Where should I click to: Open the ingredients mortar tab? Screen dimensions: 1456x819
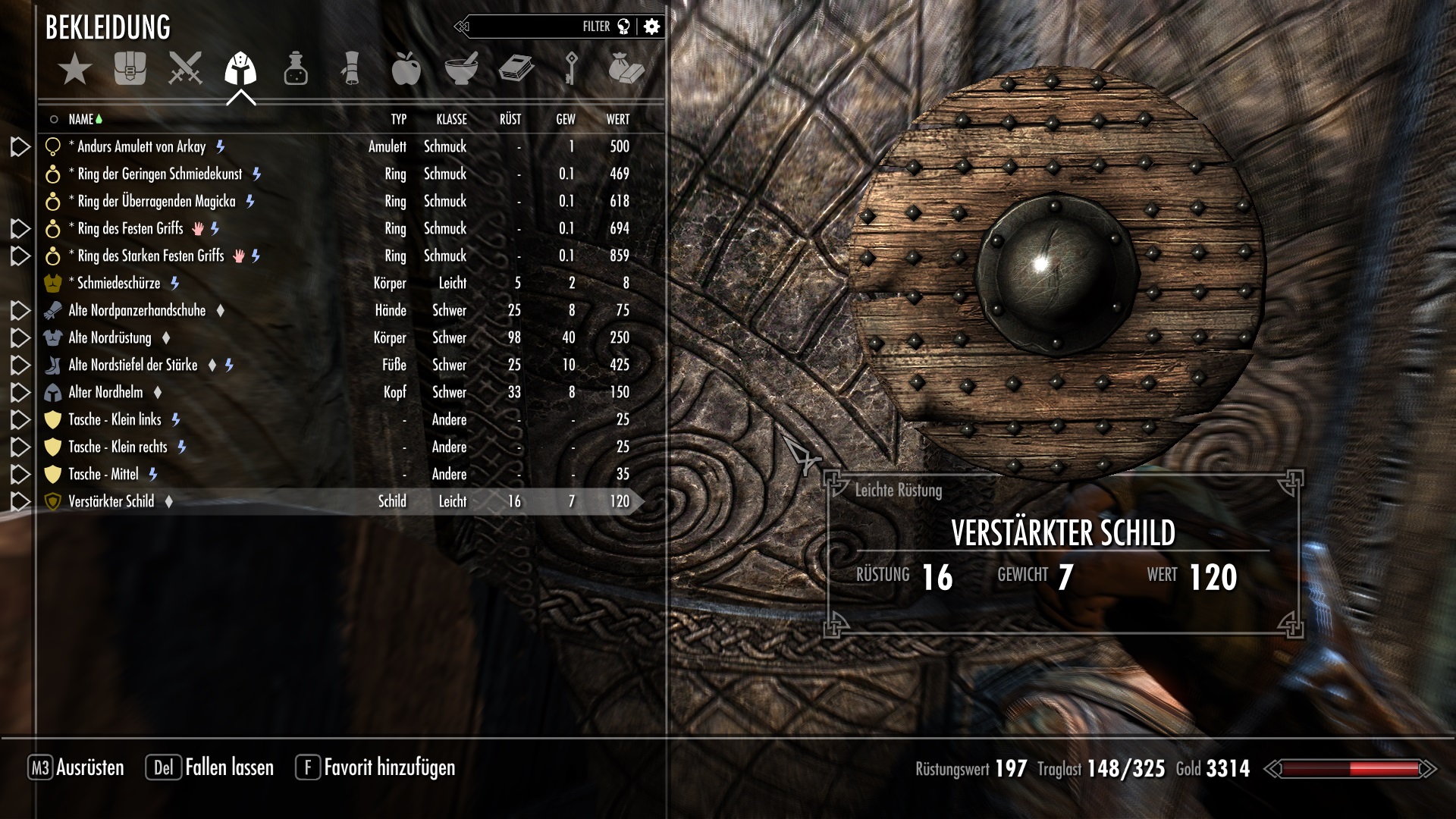[461, 69]
